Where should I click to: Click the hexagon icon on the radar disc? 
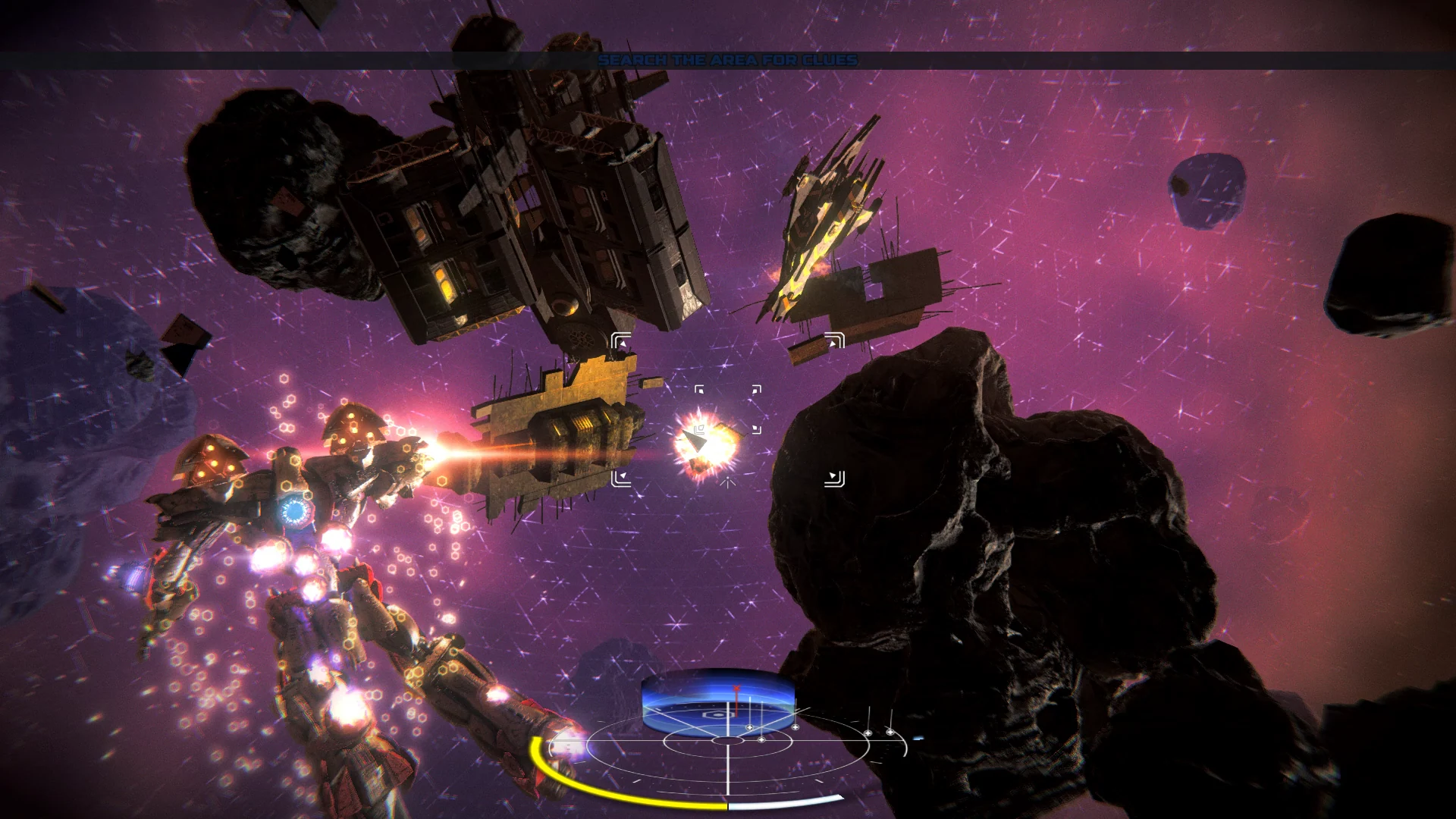coord(717,715)
